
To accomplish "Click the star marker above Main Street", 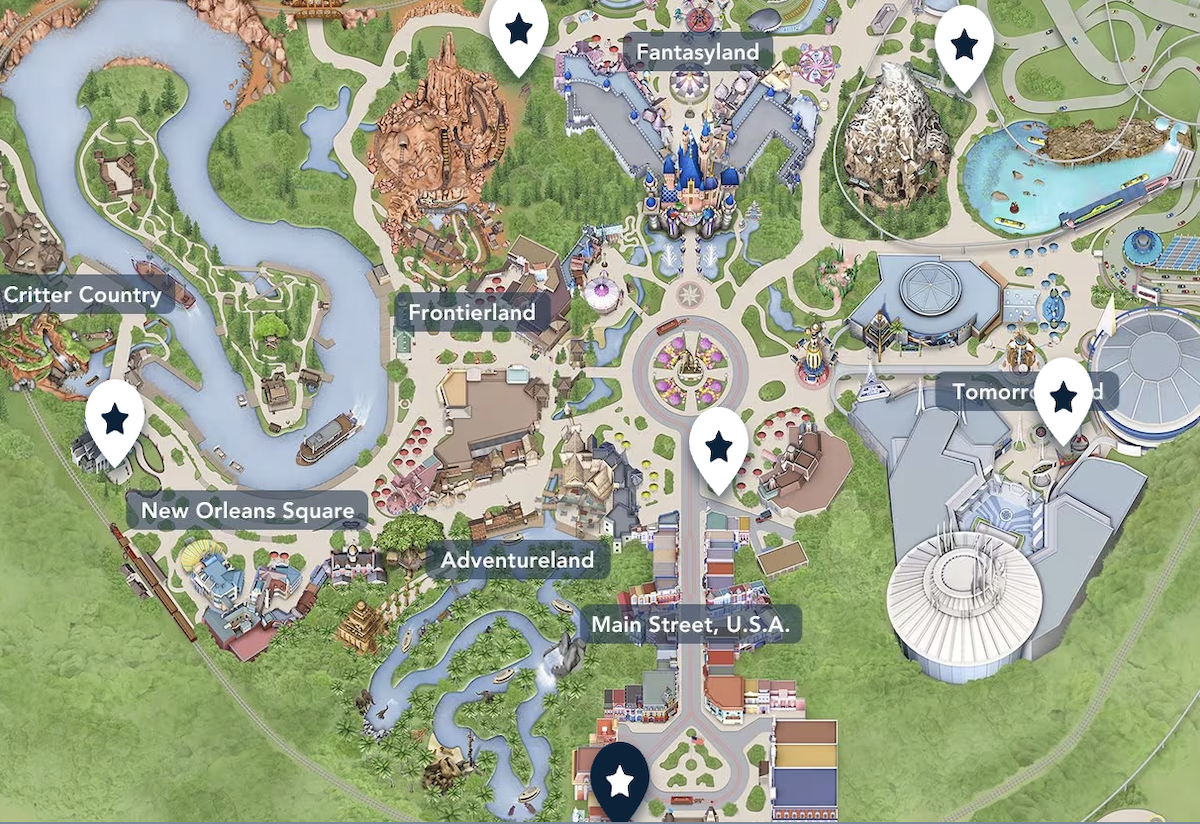I will pyautogui.click(x=719, y=446).
